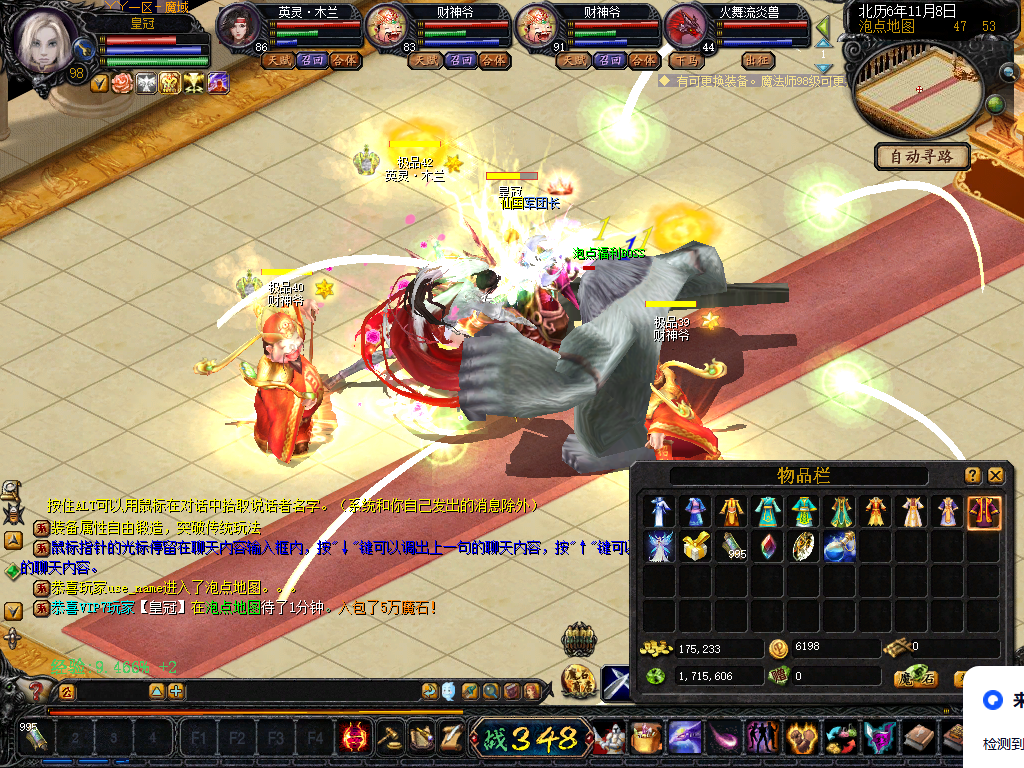Select the yellow gift box item

[696, 547]
